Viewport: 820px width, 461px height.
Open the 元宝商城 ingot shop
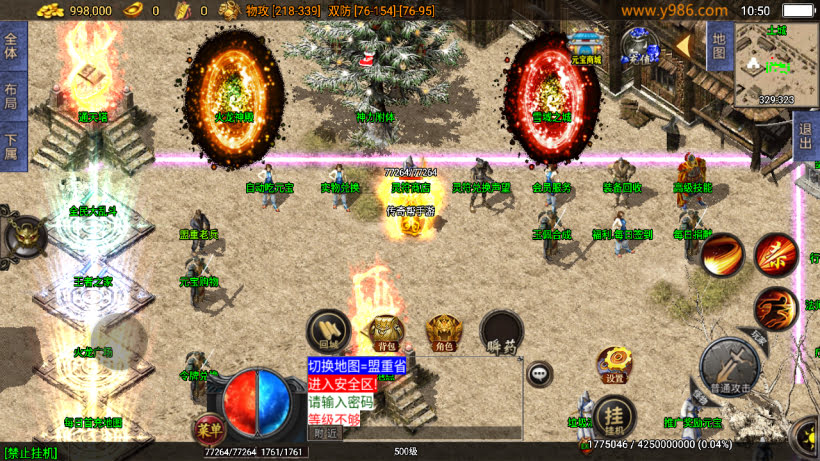586,45
